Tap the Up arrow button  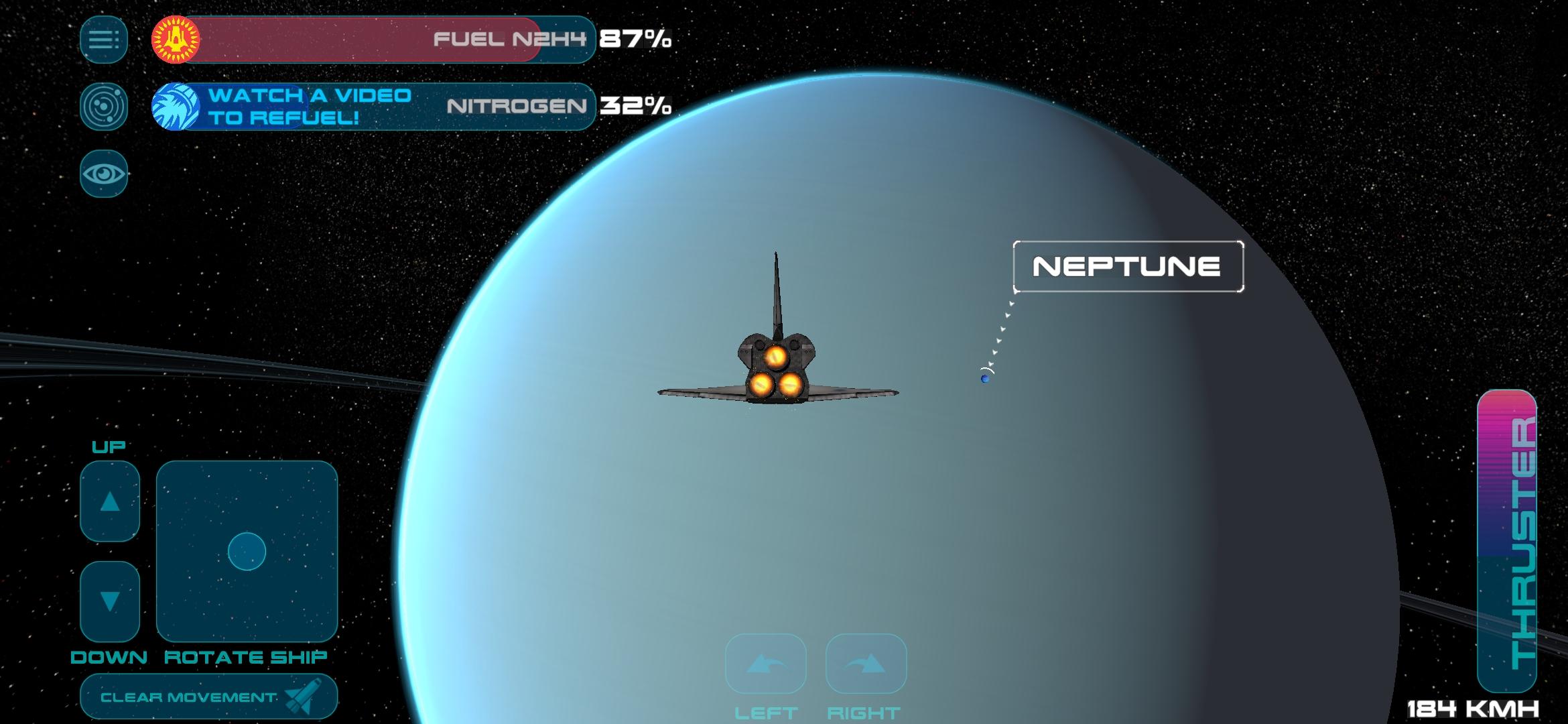[110, 501]
